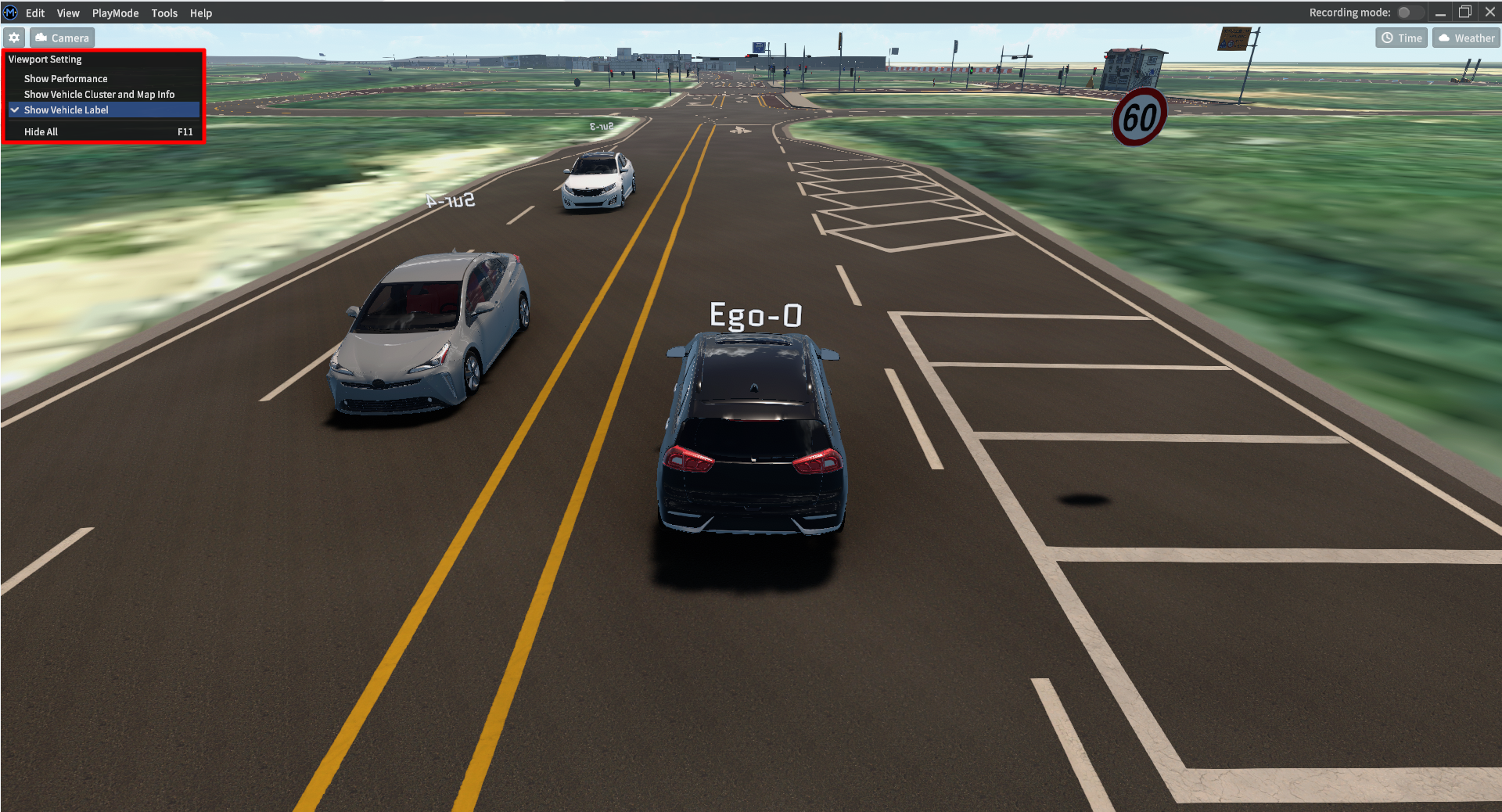This screenshot has height=812, width=1502.
Task: Restore down the simulator window
Action: pos(1465,13)
